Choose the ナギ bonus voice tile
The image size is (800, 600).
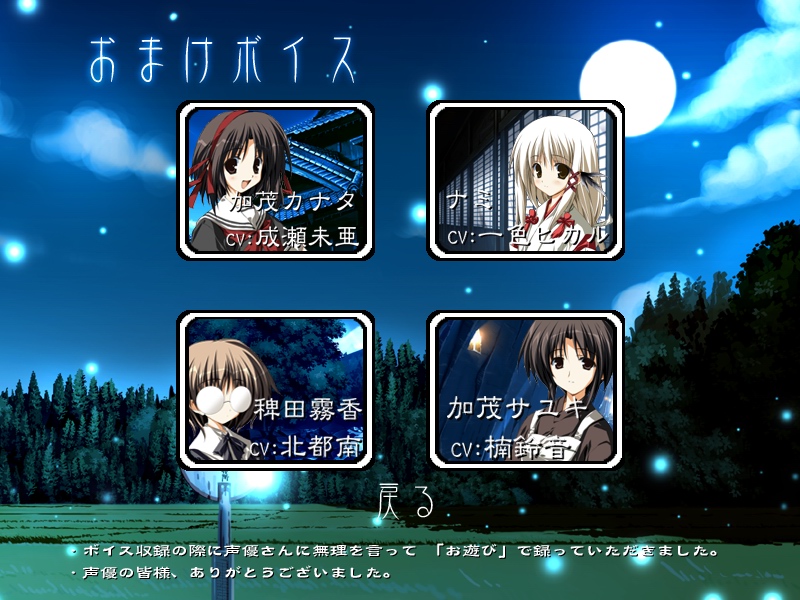[x=526, y=182]
